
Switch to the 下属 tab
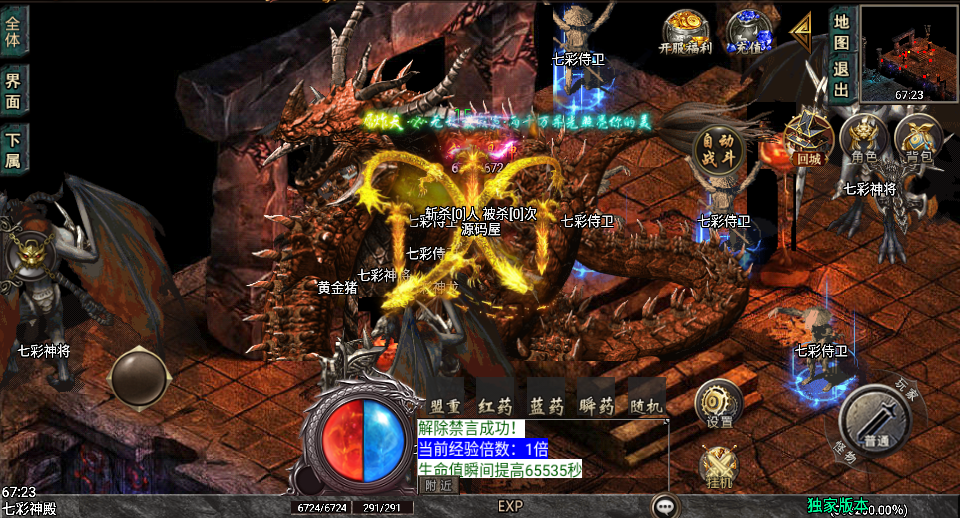click(x=13, y=149)
